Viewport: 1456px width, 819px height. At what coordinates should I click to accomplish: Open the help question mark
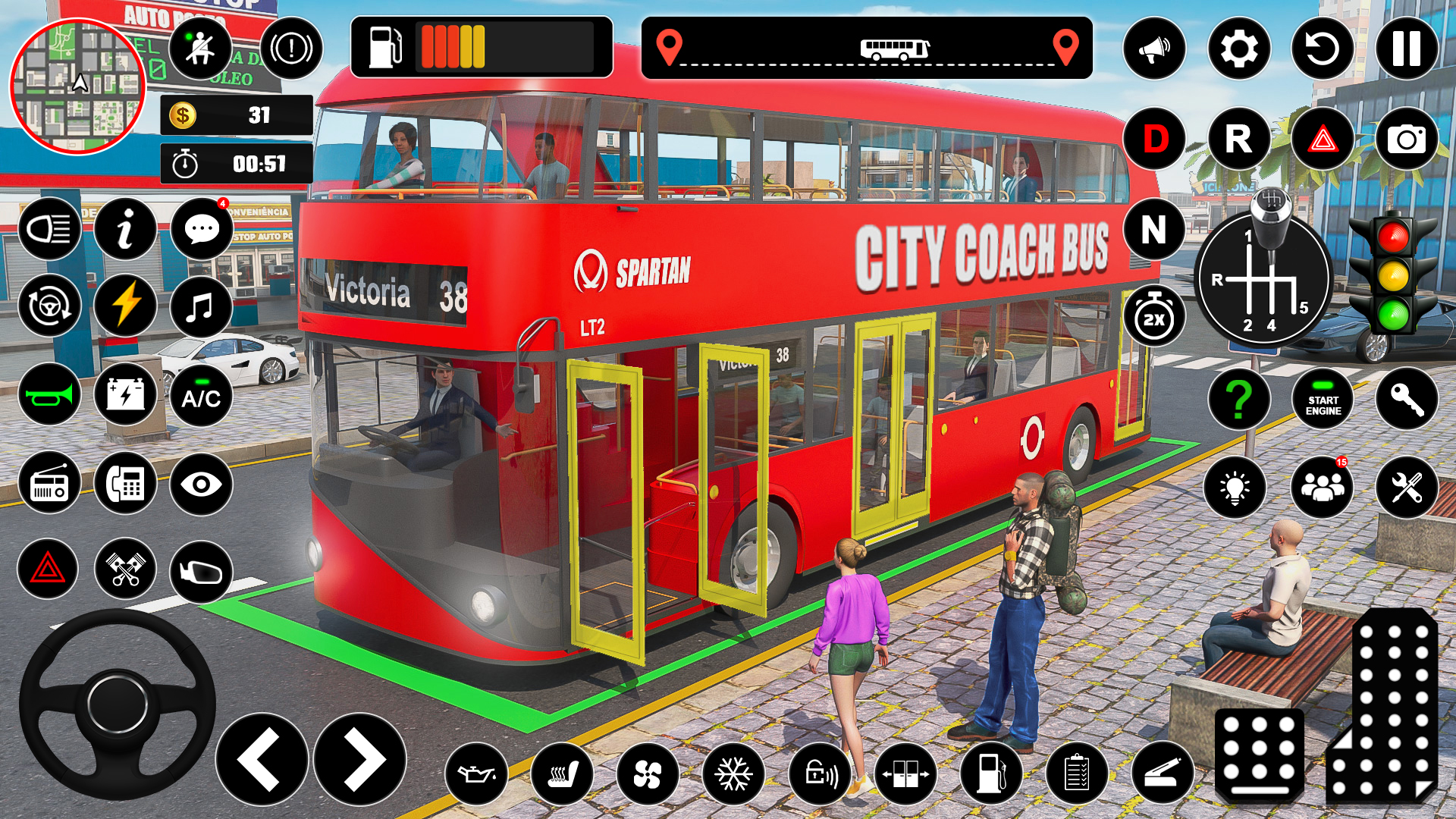(x=1238, y=397)
